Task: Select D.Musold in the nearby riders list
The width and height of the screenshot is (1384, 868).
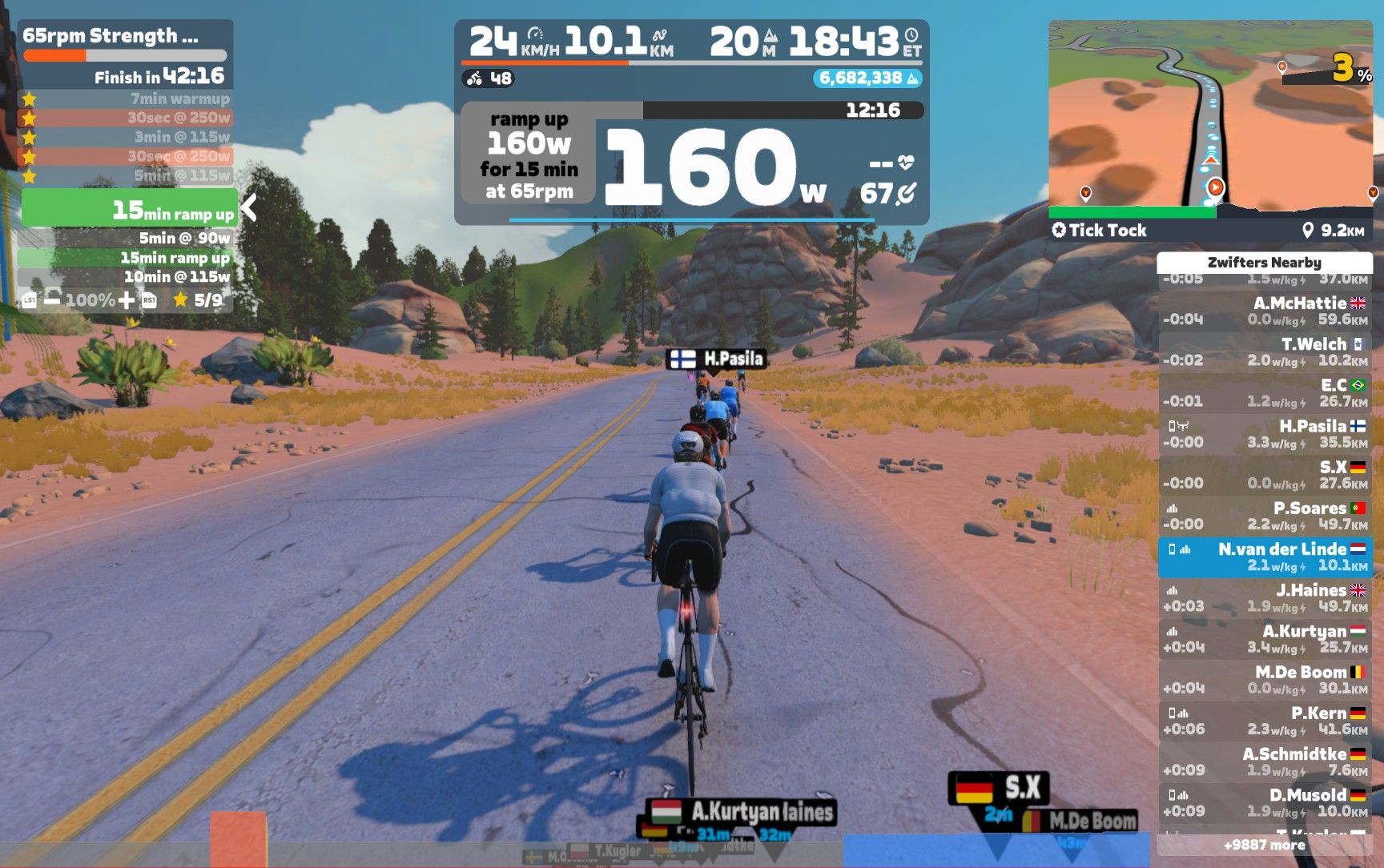Action: pyautogui.click(x=1265, y=802)
